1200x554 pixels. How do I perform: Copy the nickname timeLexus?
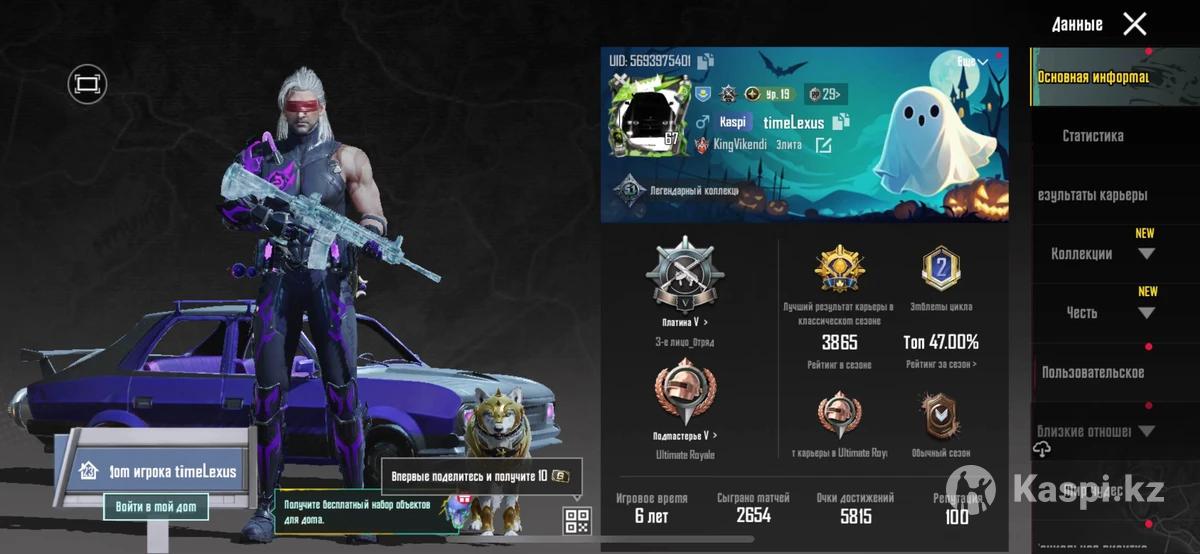coord(840,122)
